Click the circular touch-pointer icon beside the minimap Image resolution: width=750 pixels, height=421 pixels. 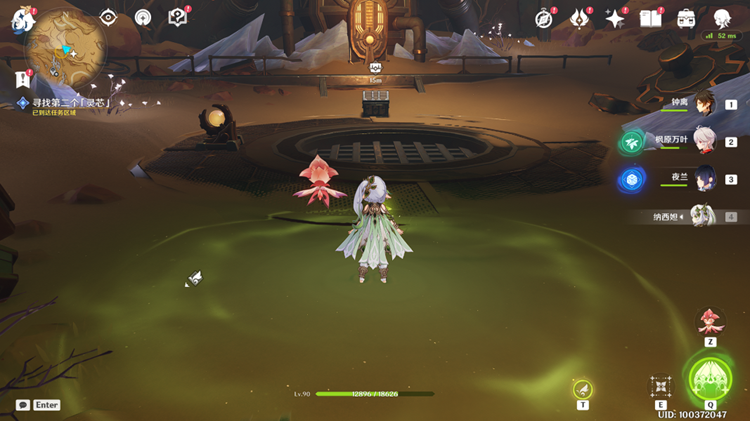[143, 17]
